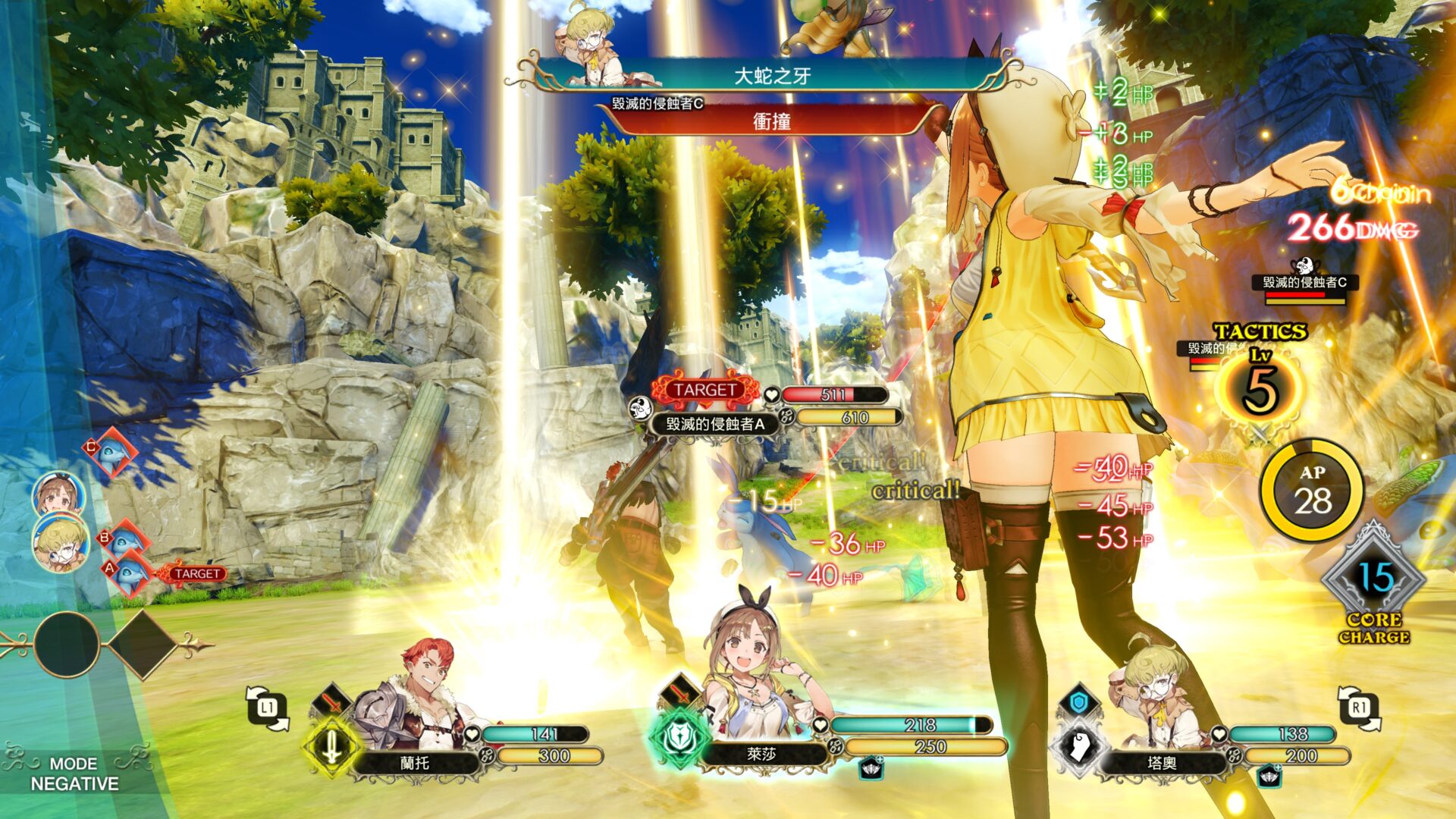Toggle the Mode Negative indicator
The width and height of the screenshot is (1456, 819).
pos(74,773)
